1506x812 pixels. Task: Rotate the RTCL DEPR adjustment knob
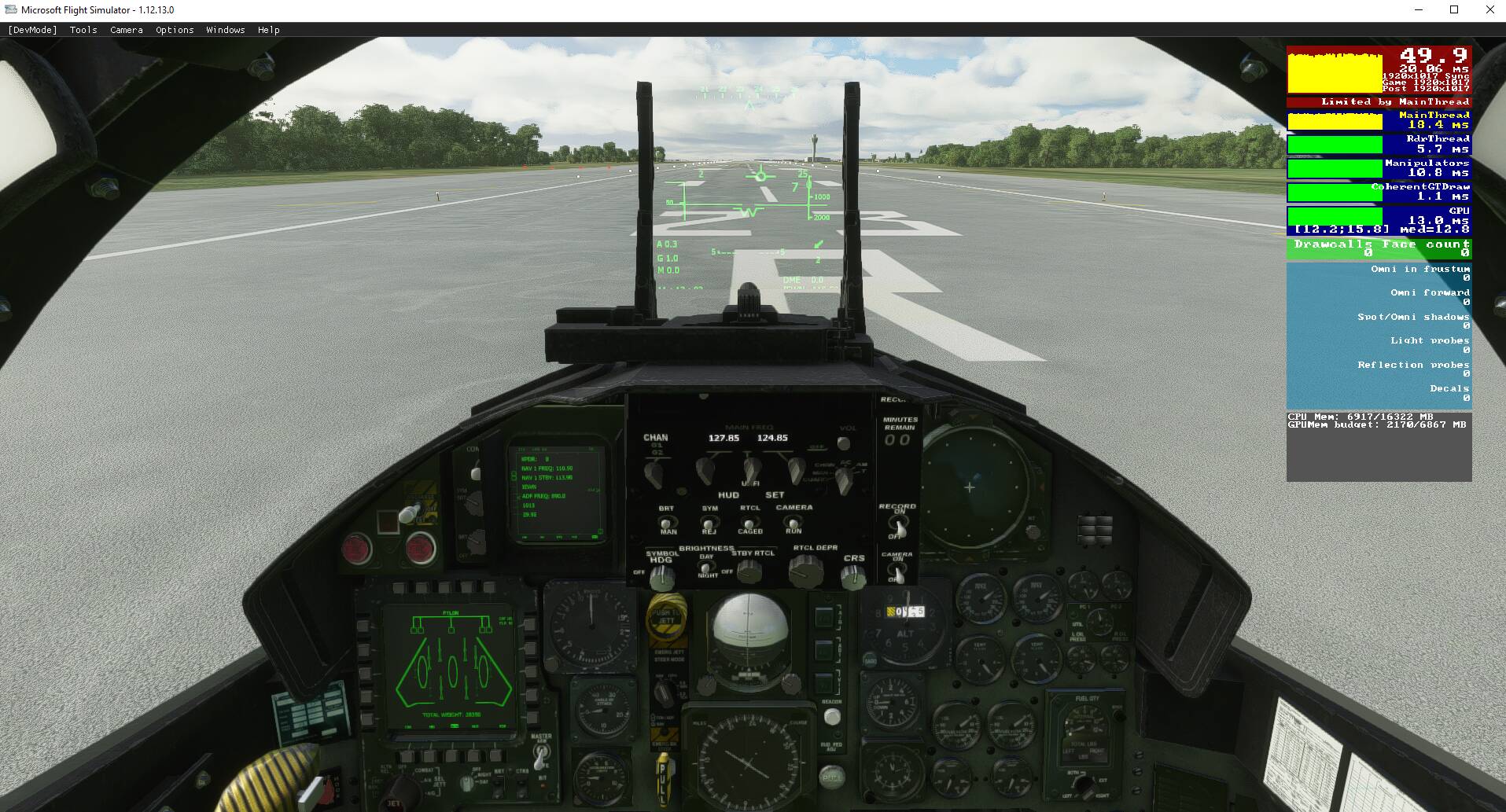click(x=806, y=573)
